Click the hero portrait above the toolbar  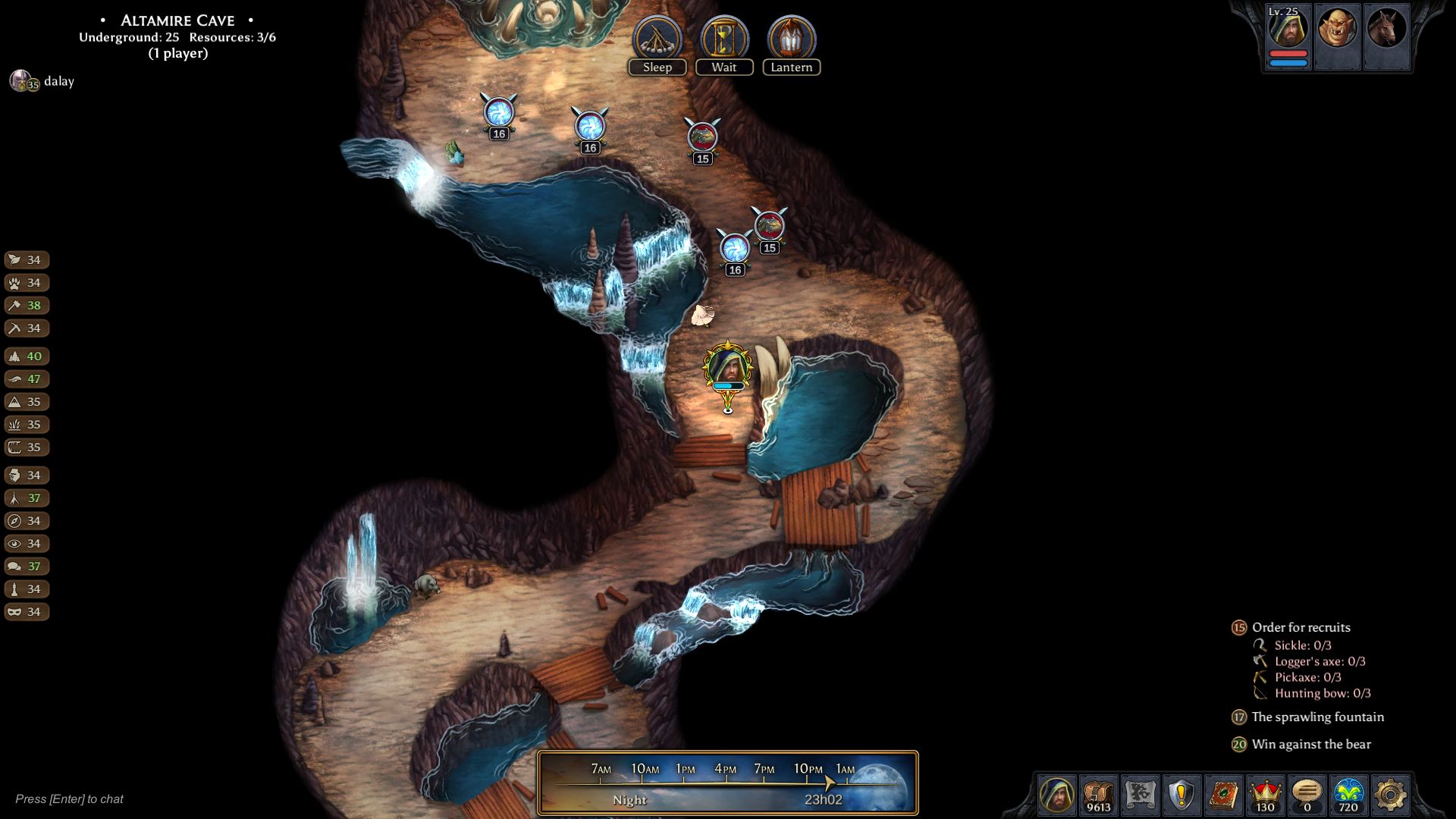[1057, 795]
